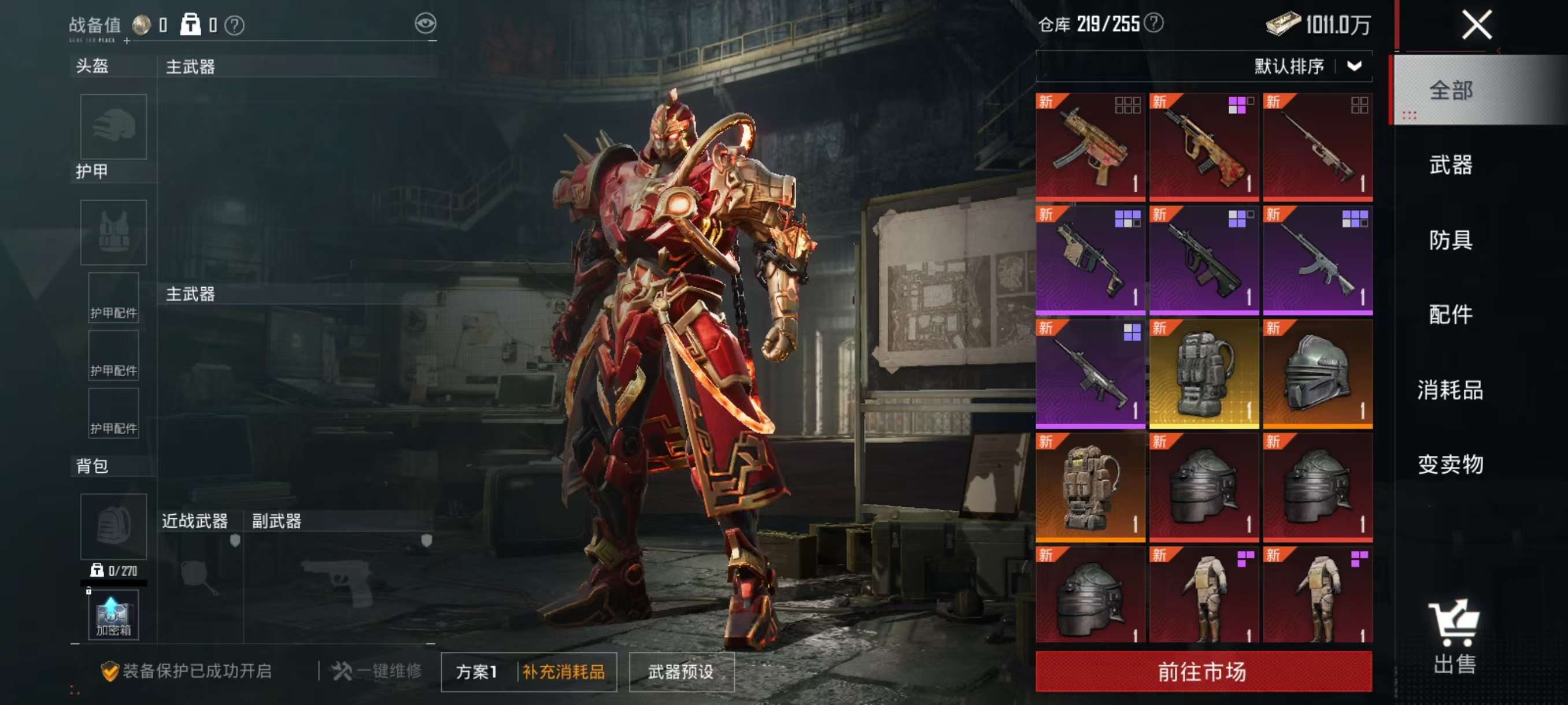Toggle the eye visibility icon

426,24
